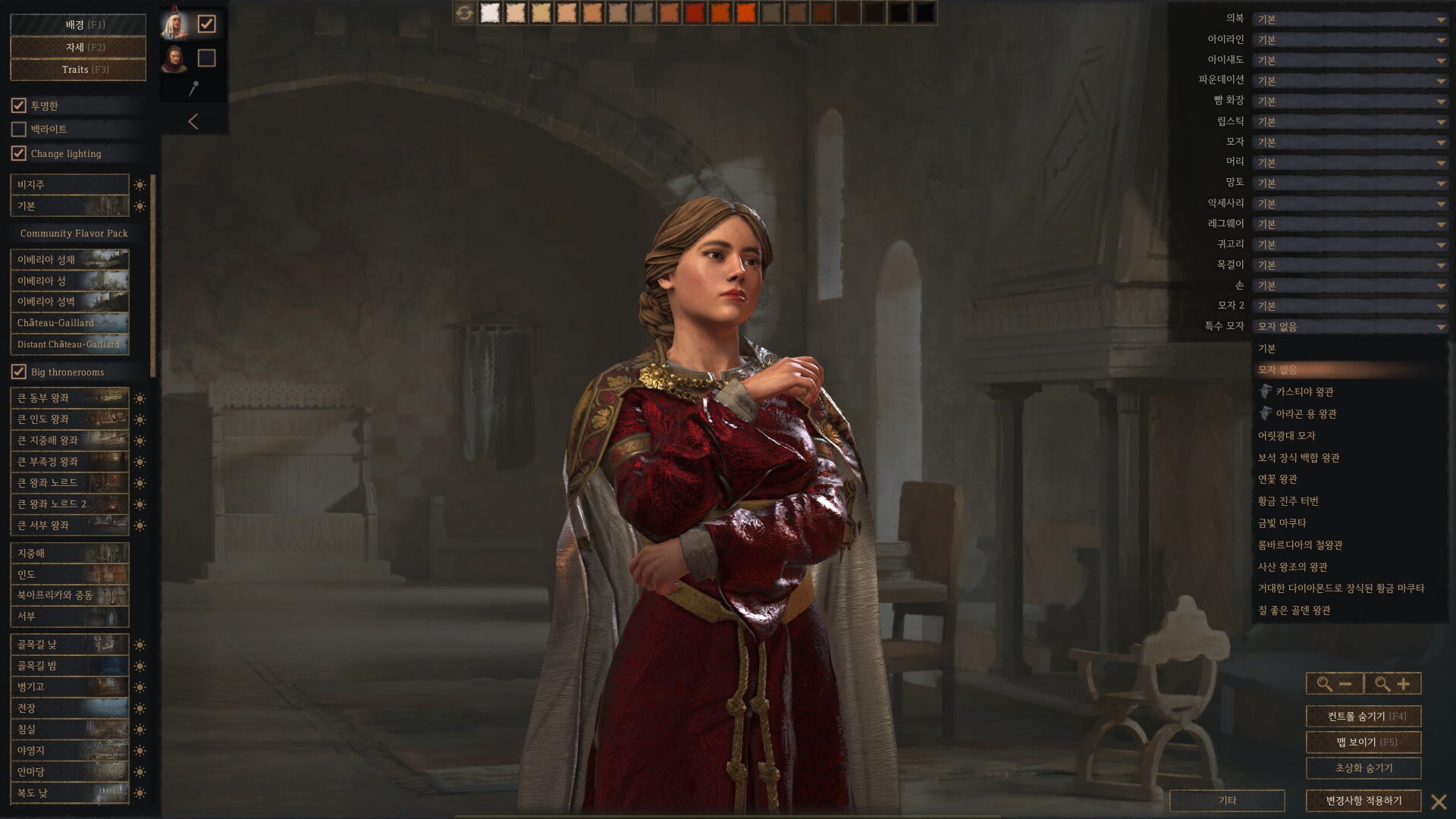The height and width of the screenshot is (819, 1456).
Task: Pick 롬바르디아의 철왕관 from the dropdown list
Action: click(1300, 545)
